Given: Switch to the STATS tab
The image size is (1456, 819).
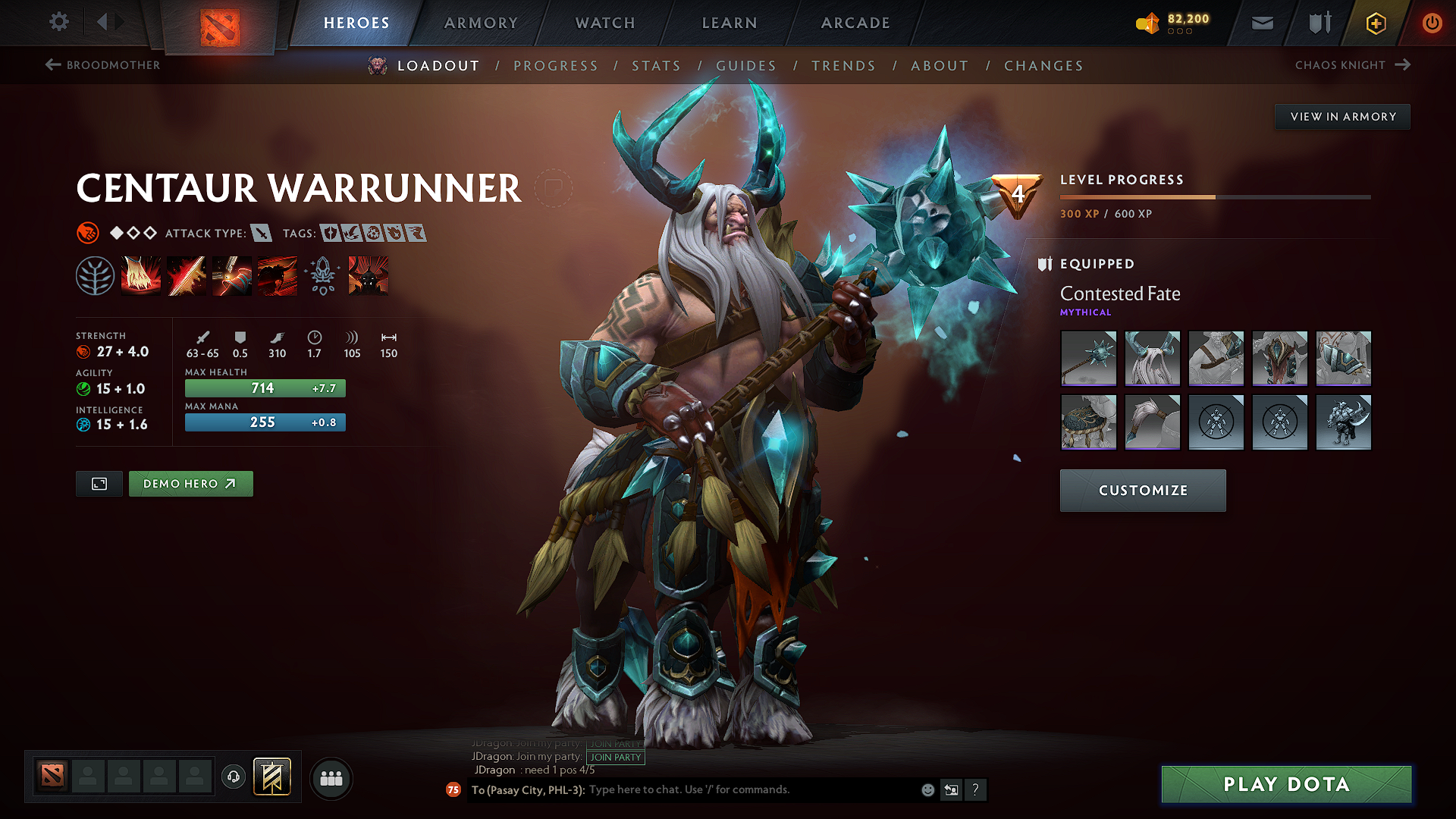Looking at the screenshot, I should 657,65.
